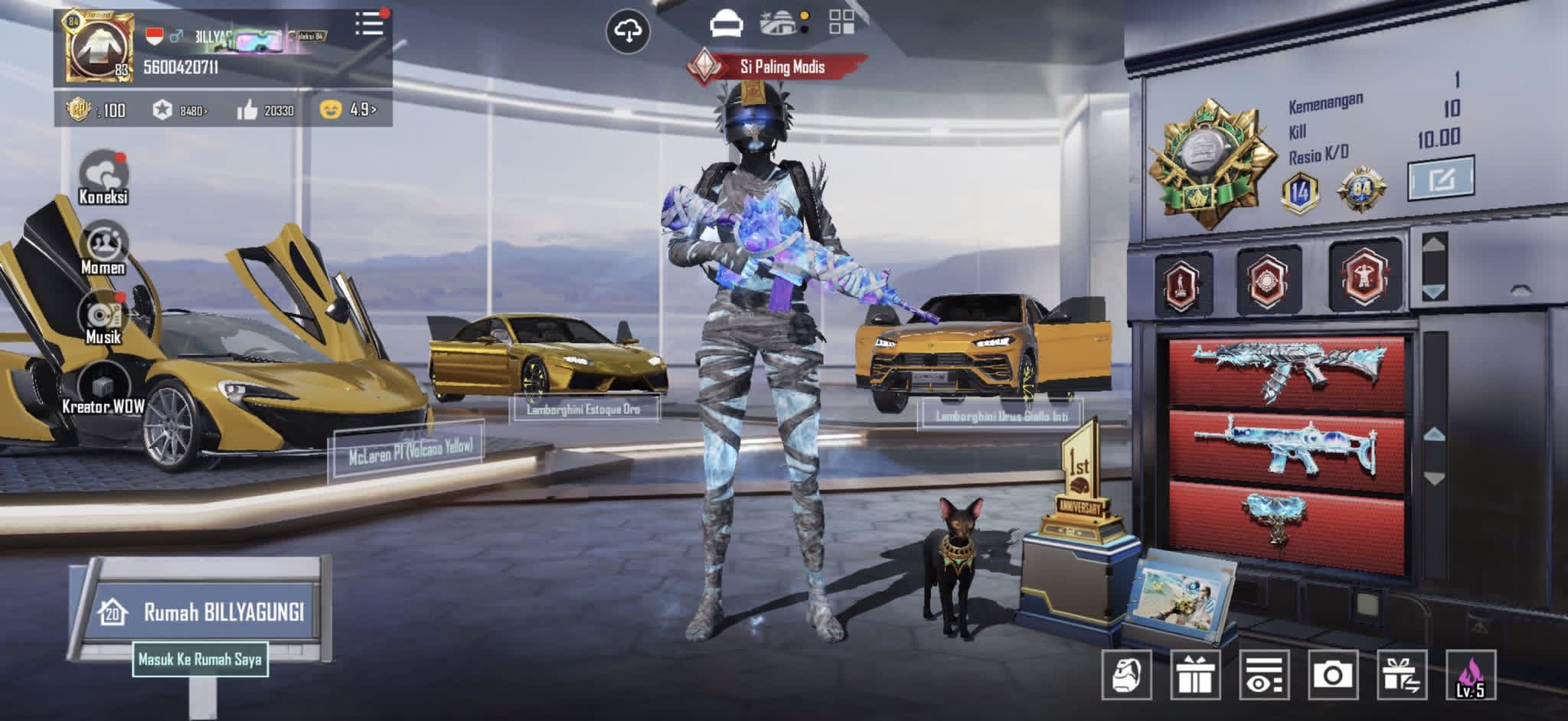
Task: Click Masuk Ke Rumah Saya button
Action: (x=200, y=659)
